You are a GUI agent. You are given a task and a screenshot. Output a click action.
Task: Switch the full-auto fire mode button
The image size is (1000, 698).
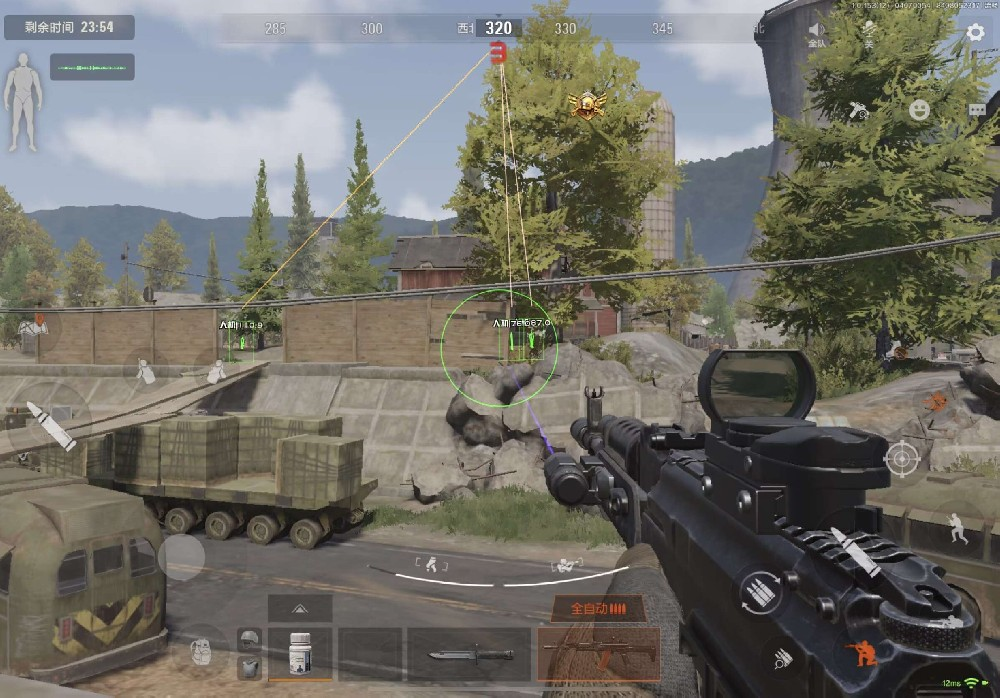pyautogui.click(x=597, y=608)
